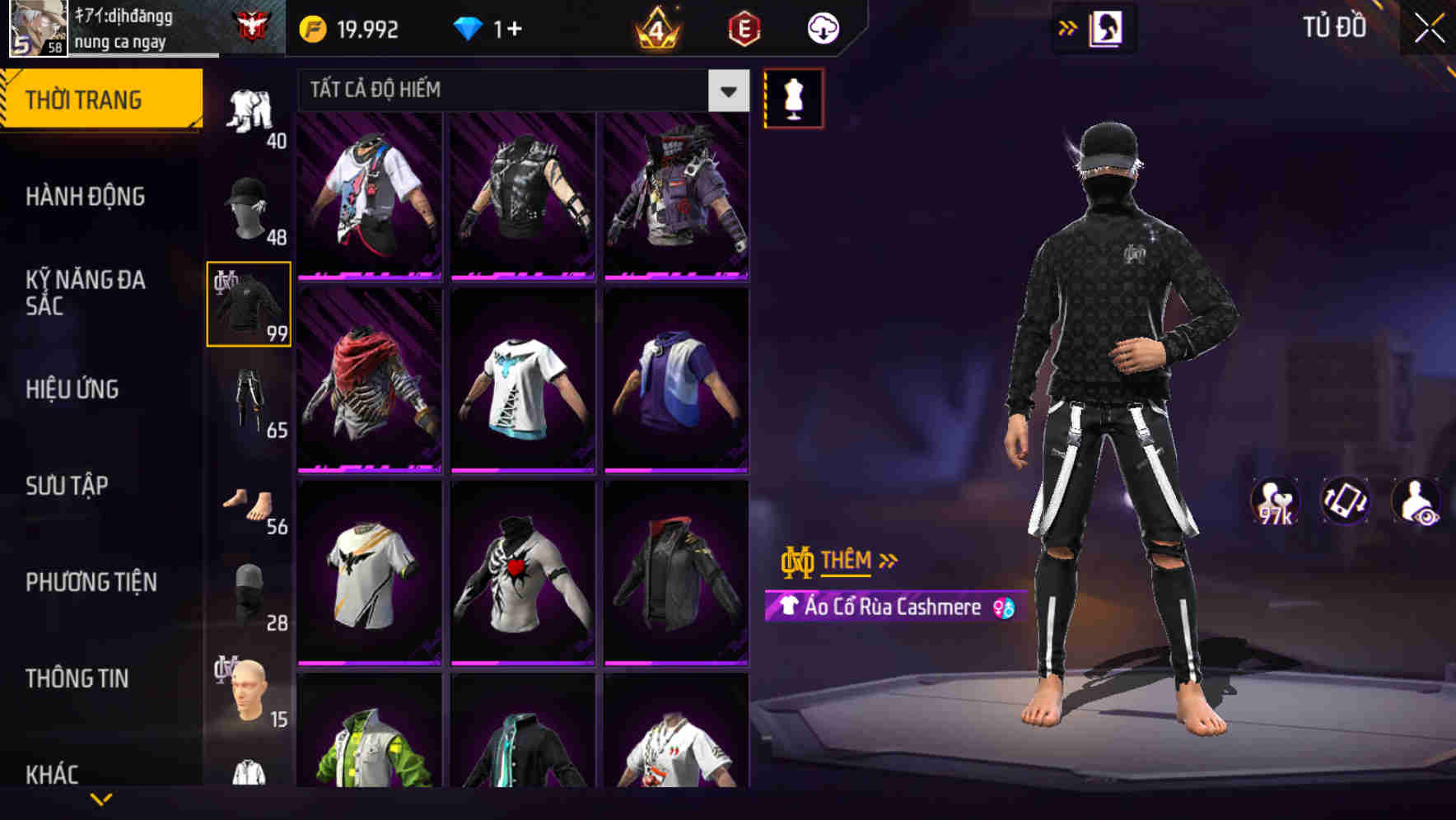The image size is (1456, 820).
Task: Open the mannequin preset slot icon
Action: 793,98
